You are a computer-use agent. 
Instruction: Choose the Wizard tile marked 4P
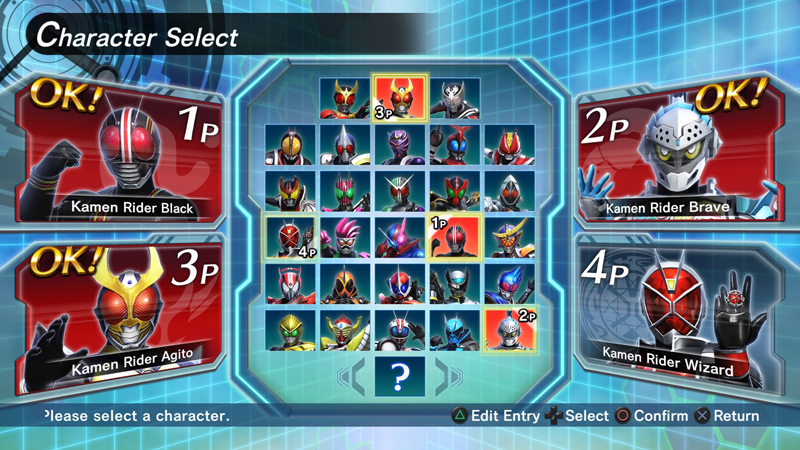click(x=291, y=238)
